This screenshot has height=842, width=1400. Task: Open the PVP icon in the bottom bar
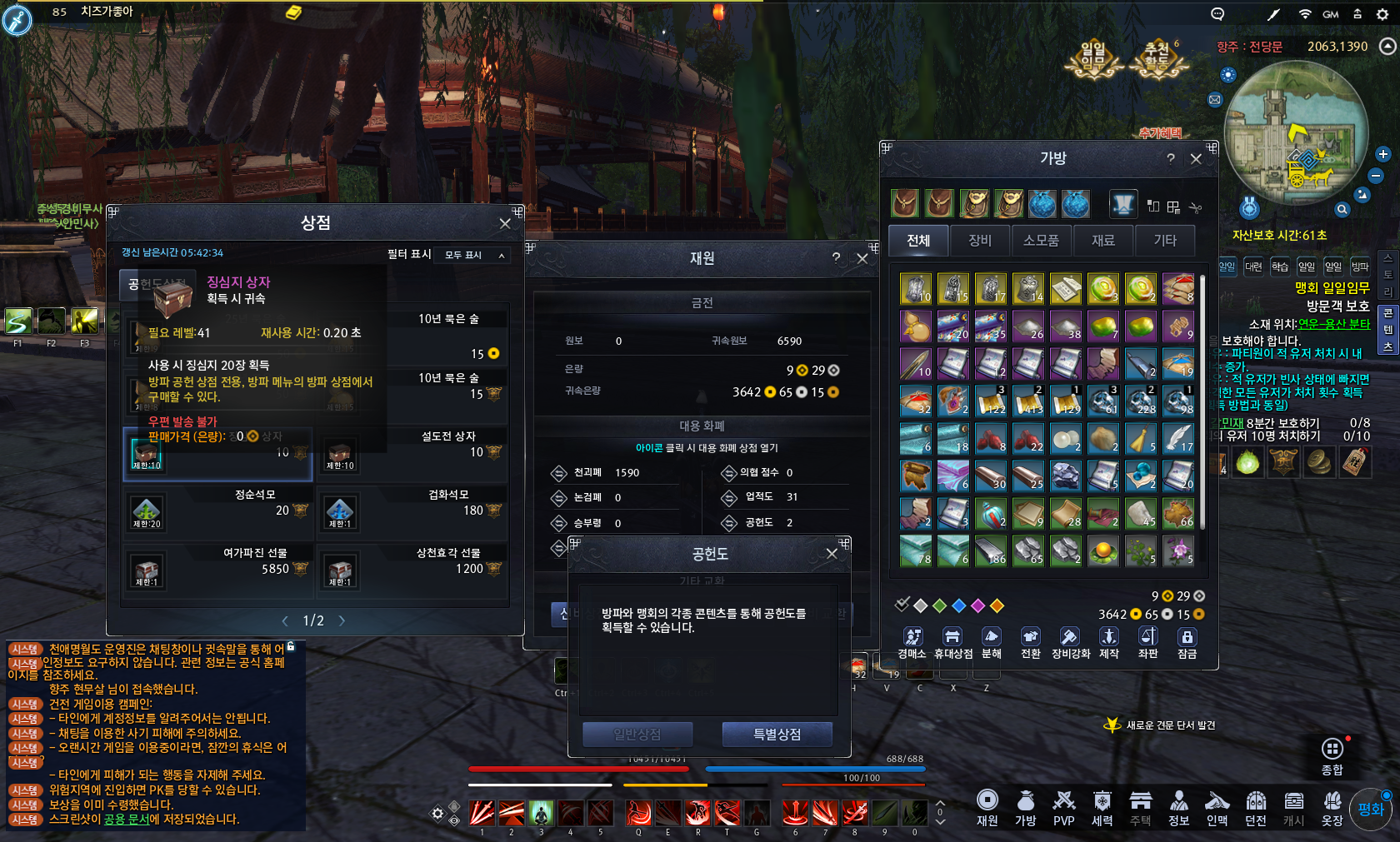coord(1063,804)
